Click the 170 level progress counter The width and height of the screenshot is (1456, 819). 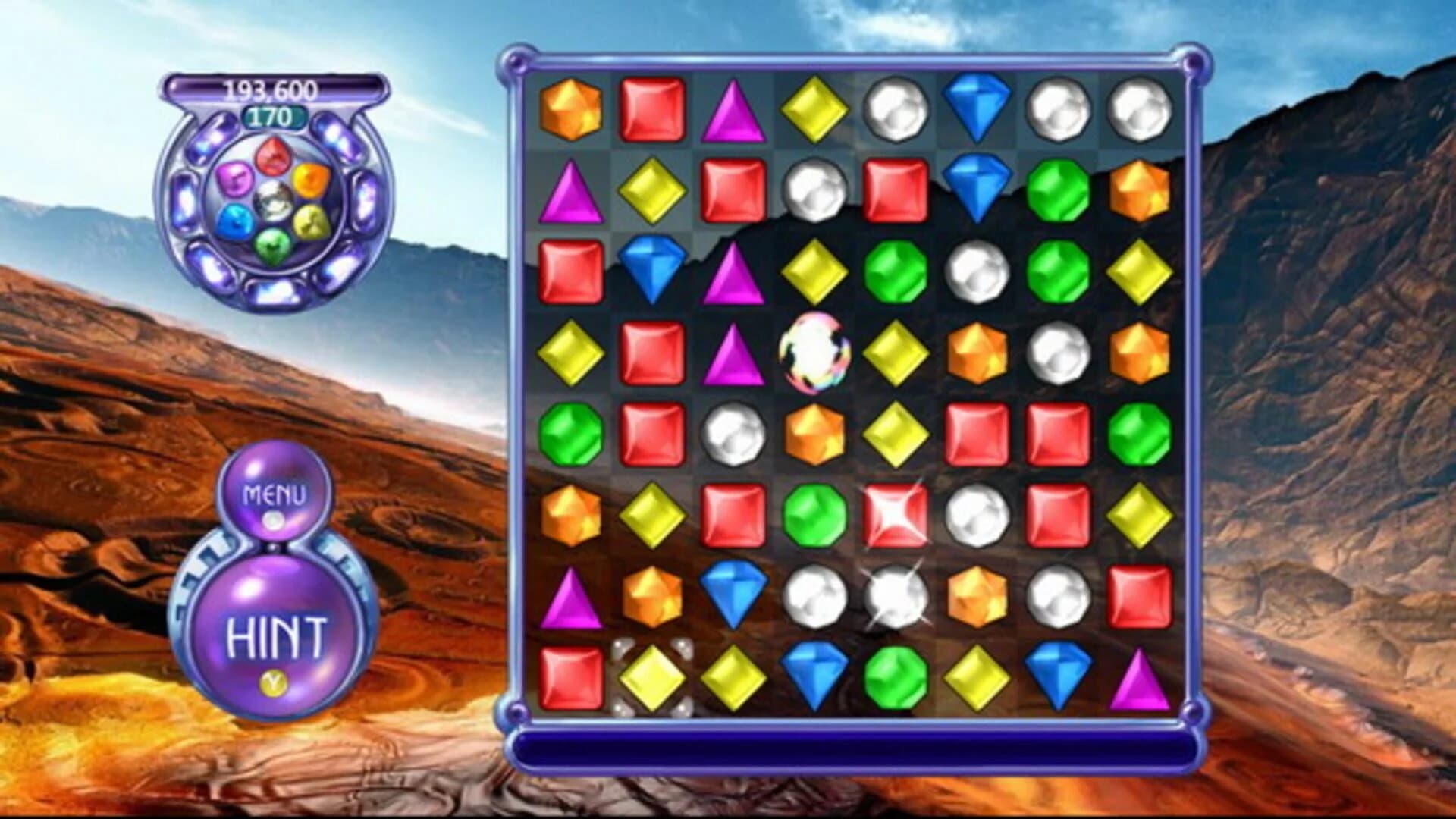(273, 118)
